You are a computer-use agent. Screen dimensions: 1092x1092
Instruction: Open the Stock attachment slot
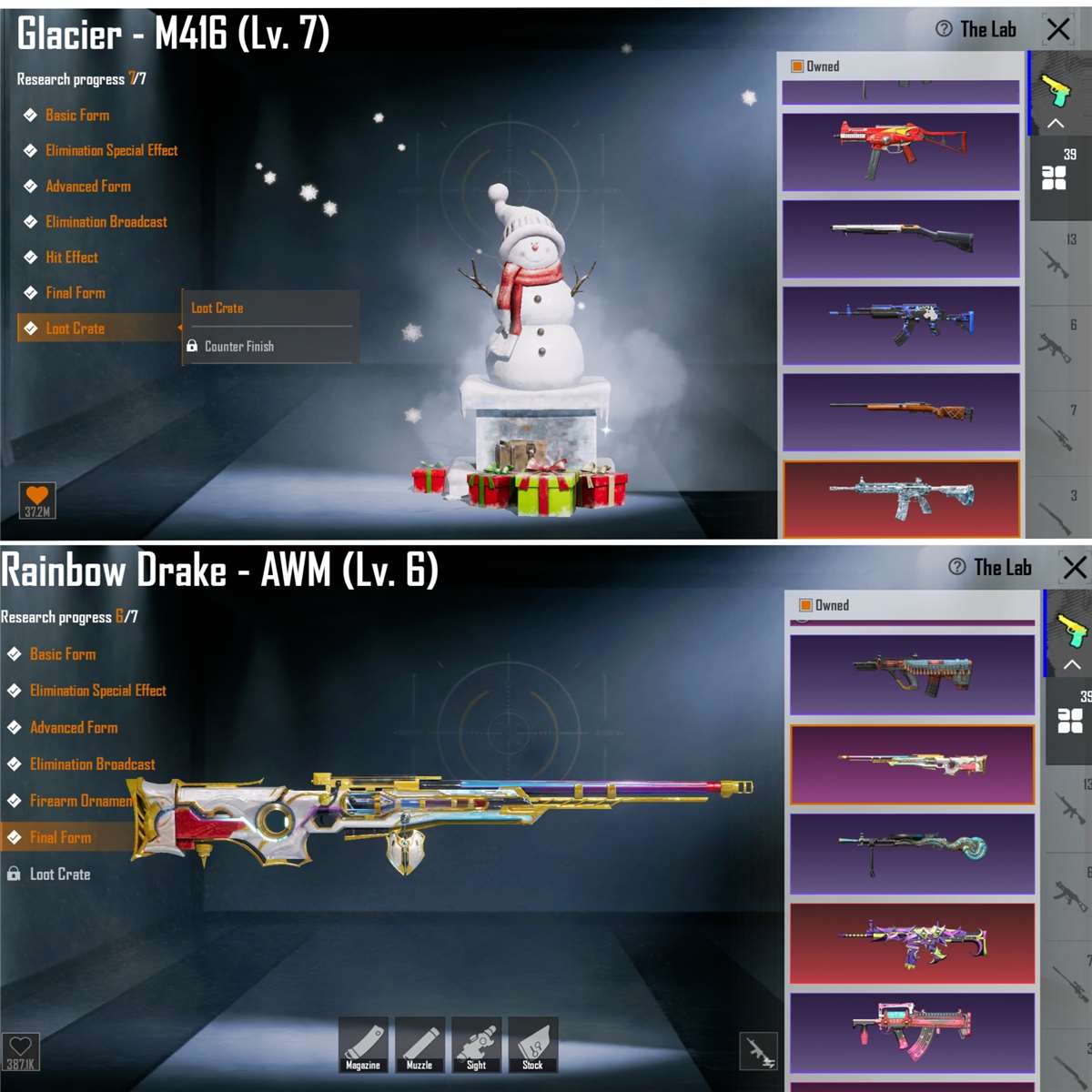pyautogui.click(x=532, y=1045)
